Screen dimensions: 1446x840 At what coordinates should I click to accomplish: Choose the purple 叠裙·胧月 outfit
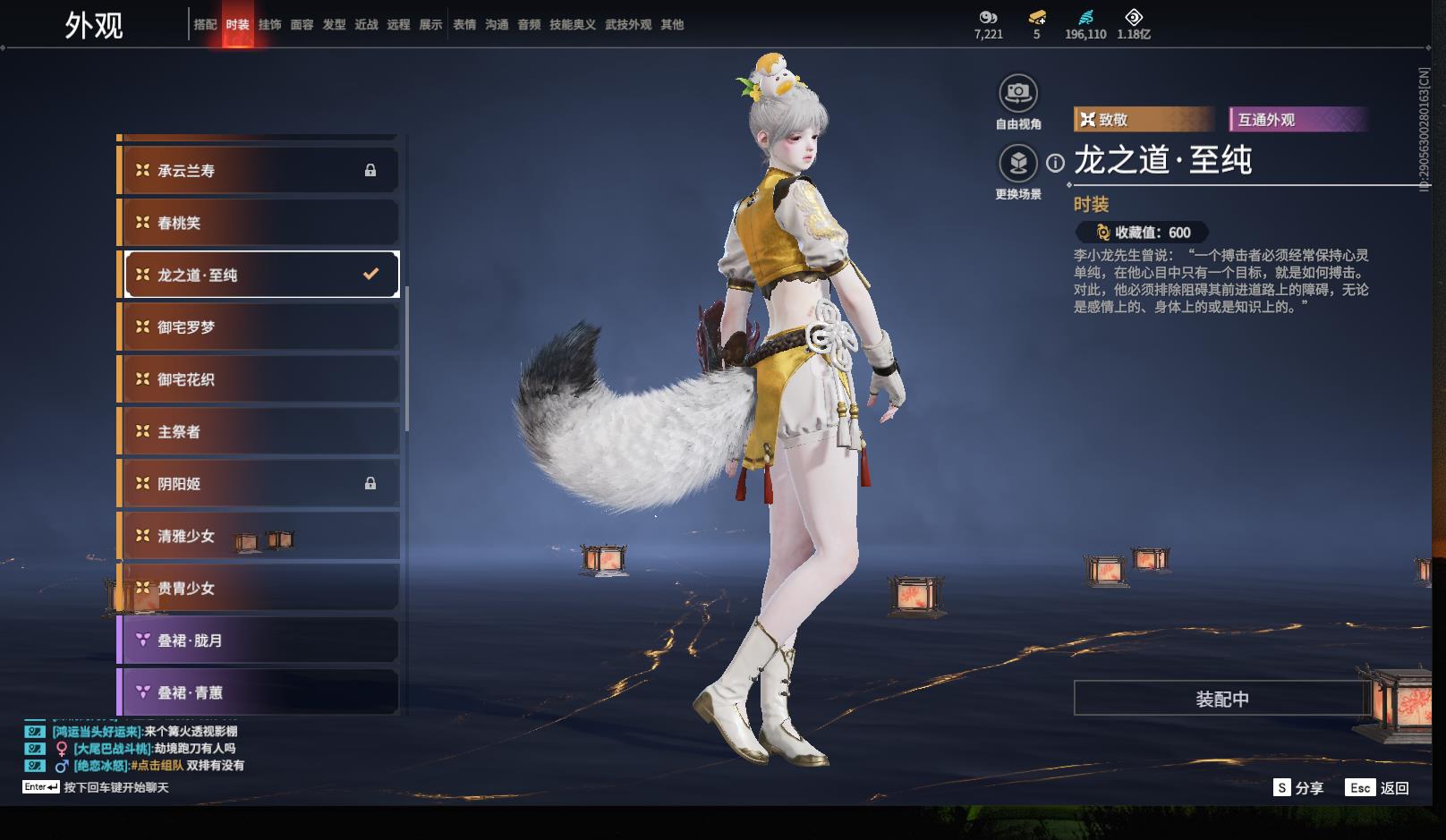(259, 641)
